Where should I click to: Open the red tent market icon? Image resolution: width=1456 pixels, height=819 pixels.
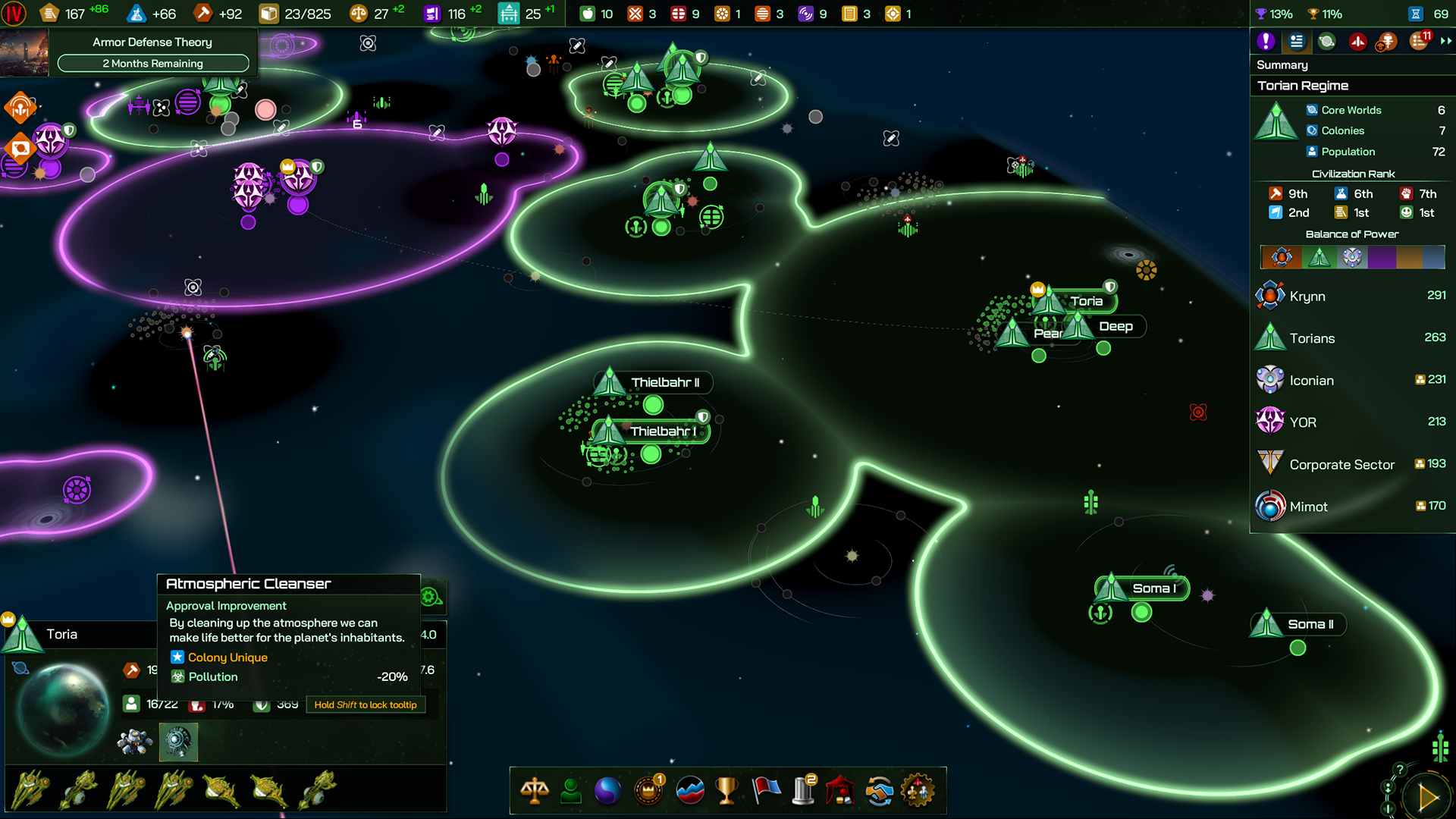840,791
